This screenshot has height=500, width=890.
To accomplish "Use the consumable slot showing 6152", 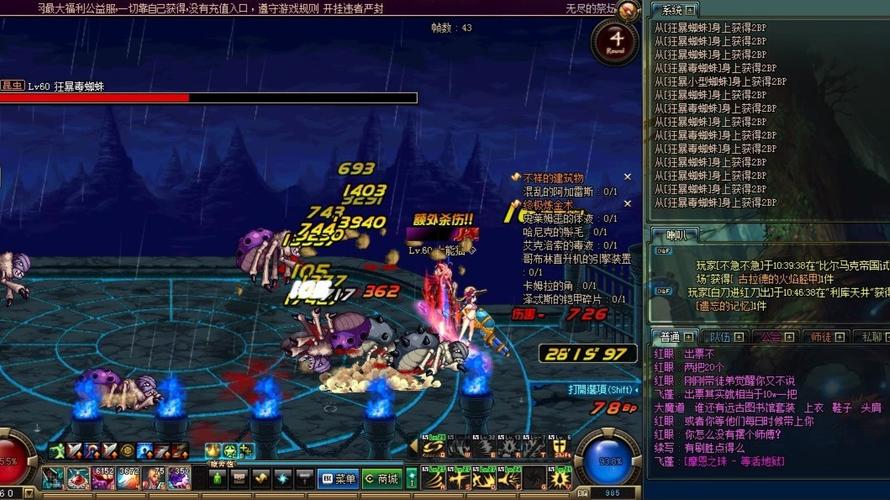I will tap(103, 478).
